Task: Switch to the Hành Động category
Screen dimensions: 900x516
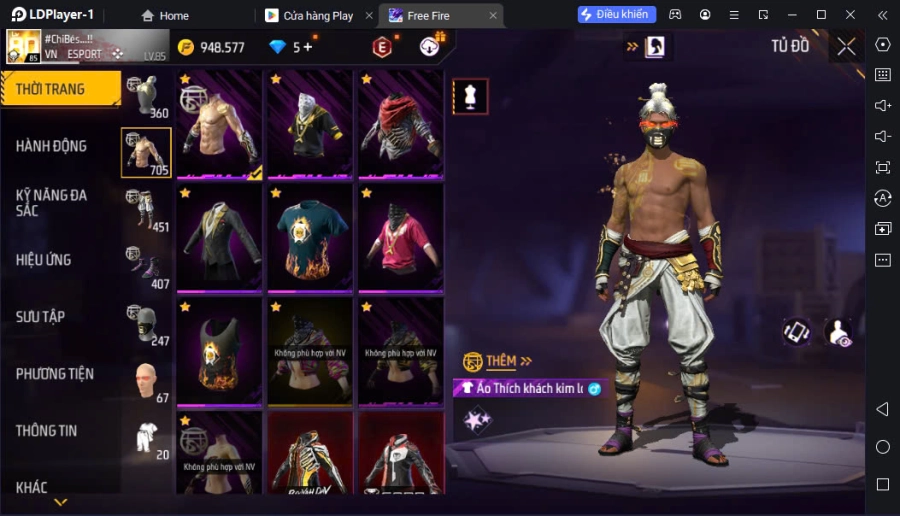Action: 52,146
